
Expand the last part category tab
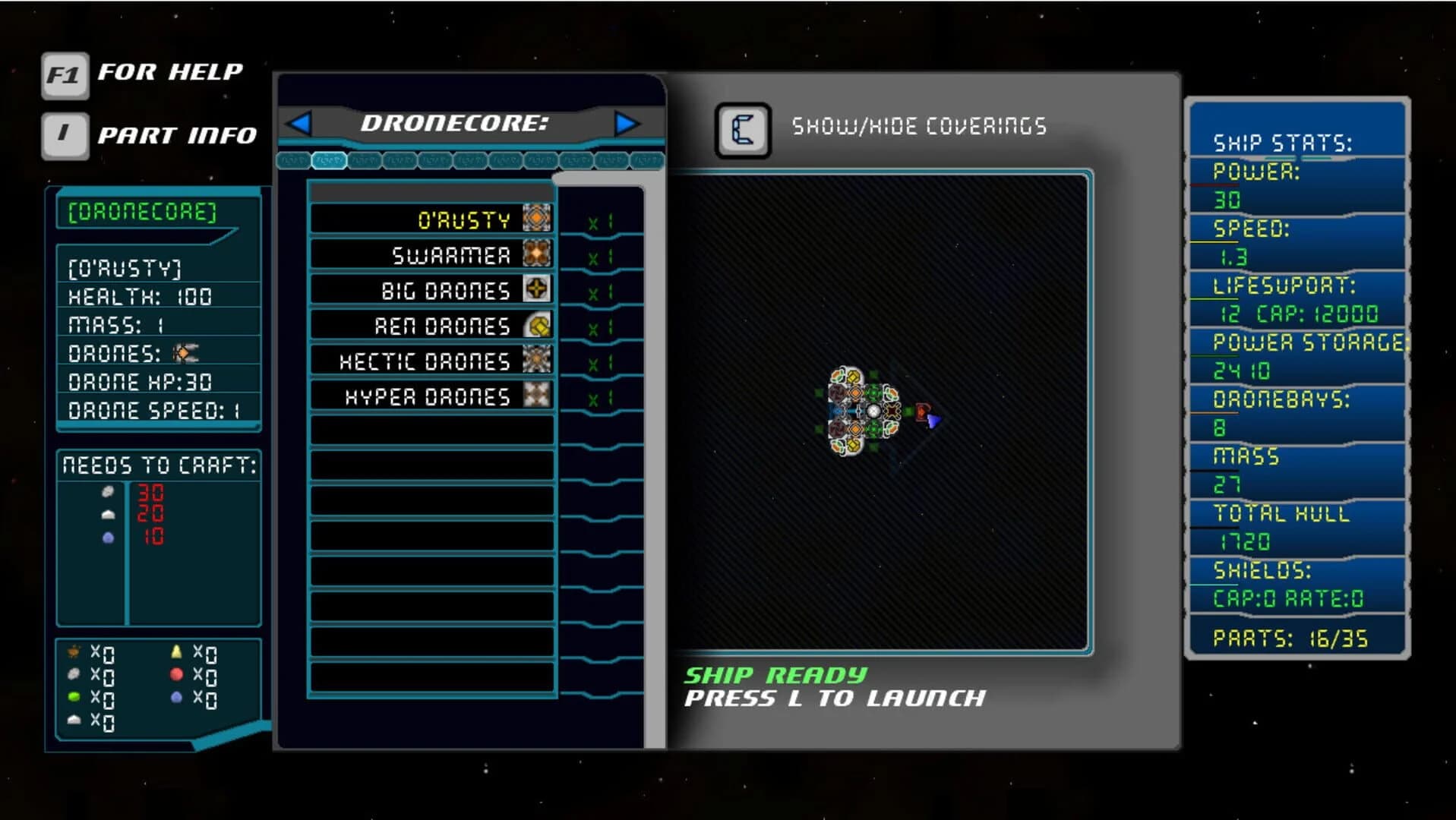point(646,160)
